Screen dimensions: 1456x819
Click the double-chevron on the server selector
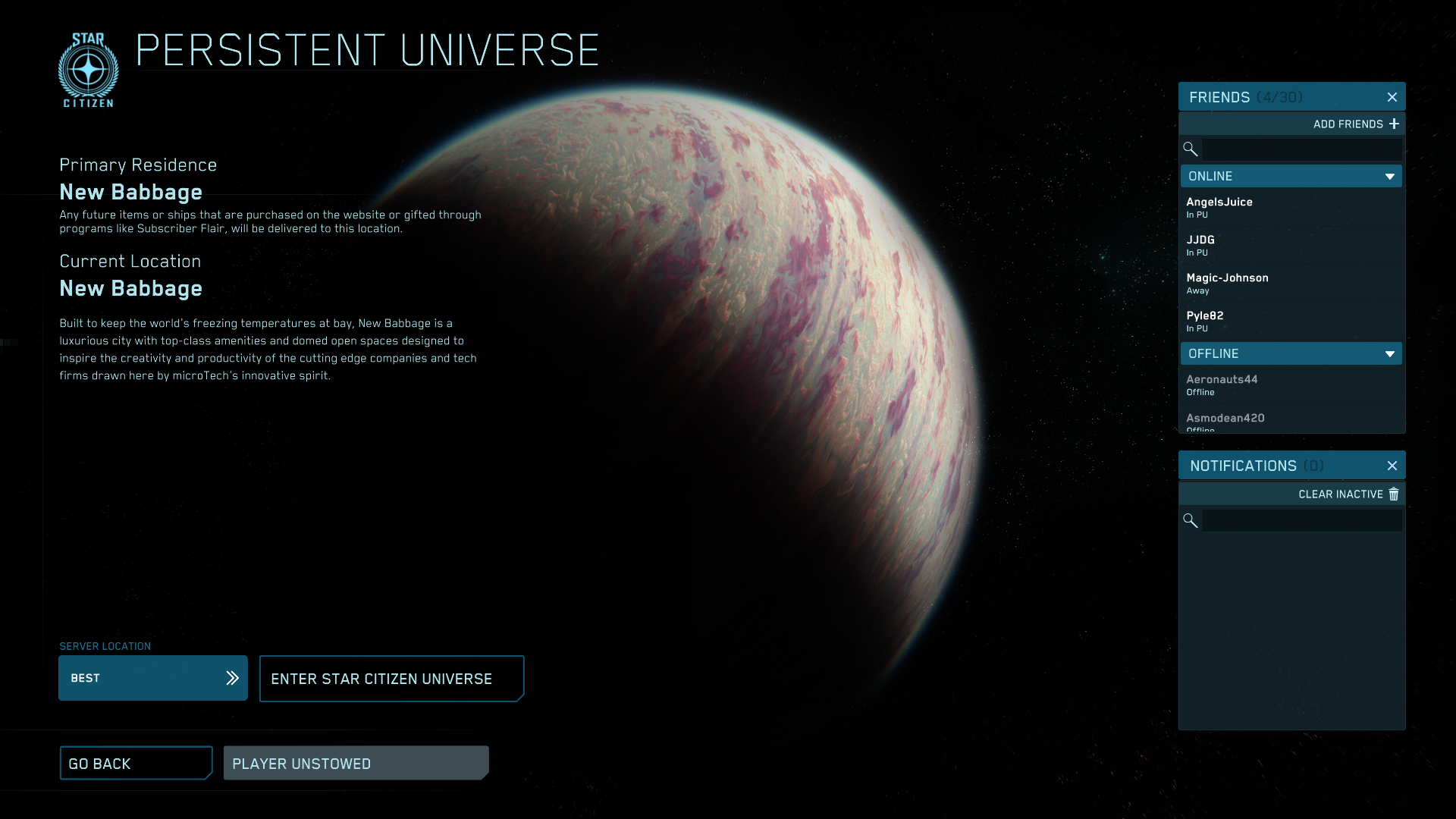pos(231,678)
